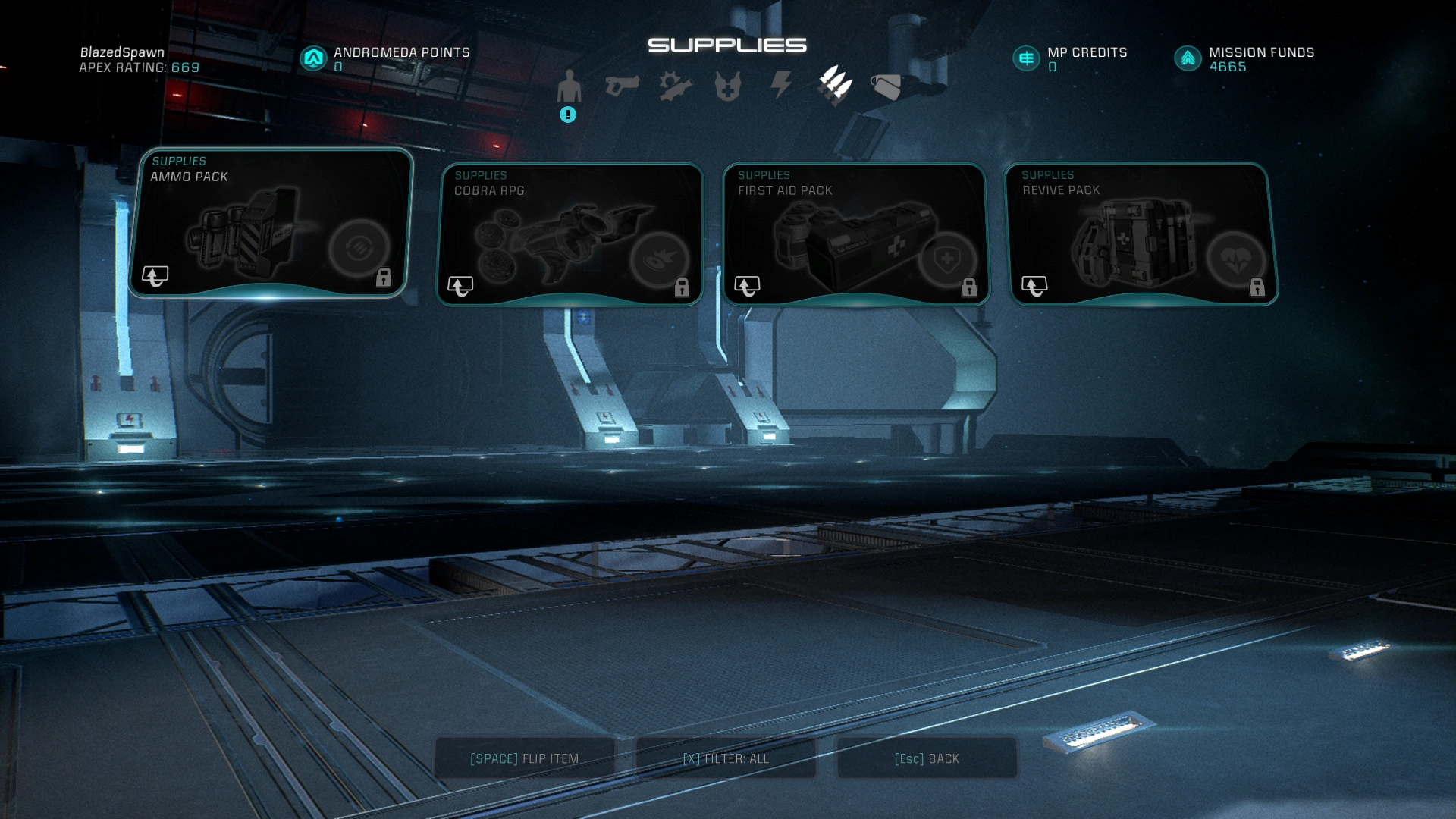
Task: Show the lightning bolt category tab
Action: click(781, 85)
